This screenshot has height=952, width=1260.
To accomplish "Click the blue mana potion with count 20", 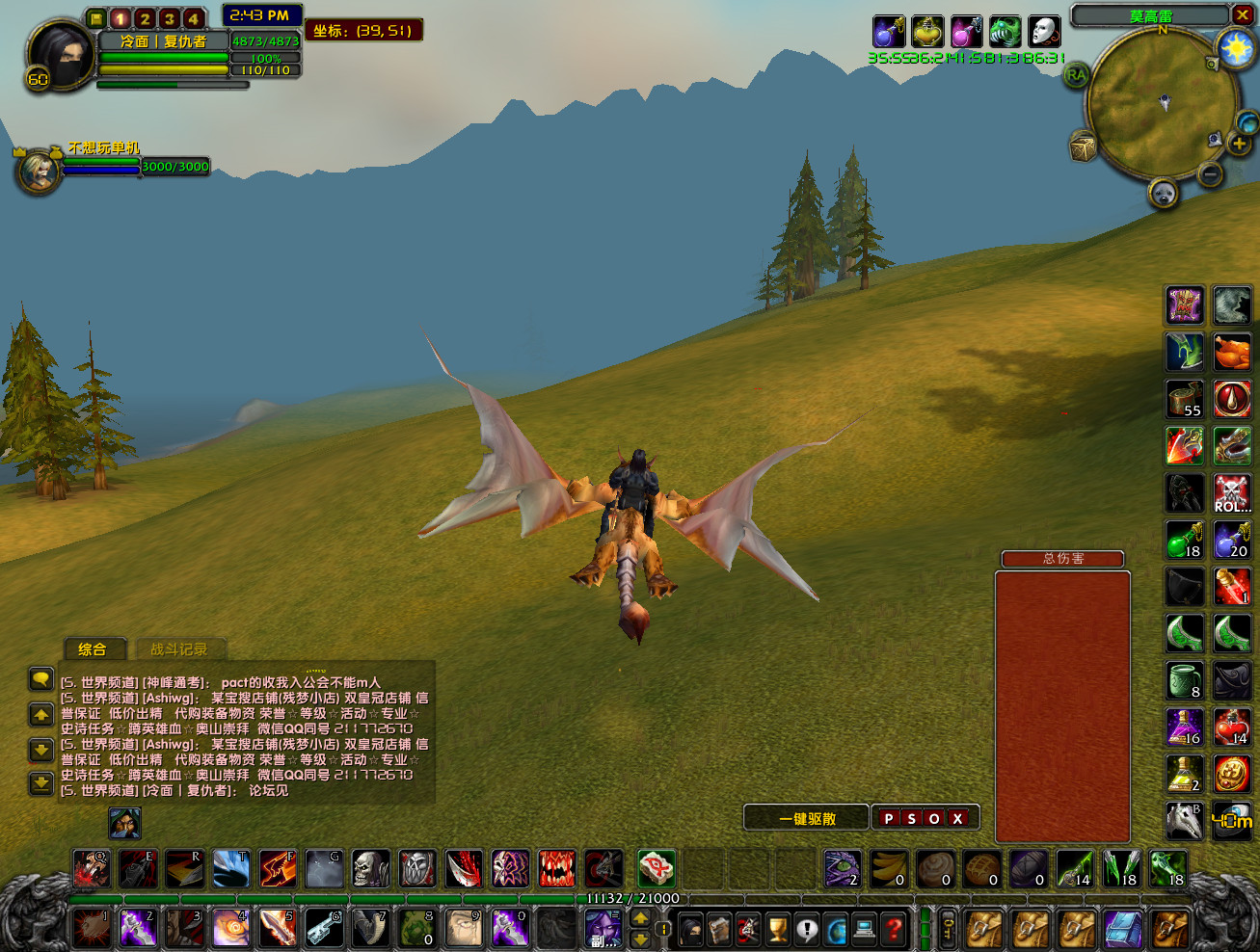I will 1232,541.
